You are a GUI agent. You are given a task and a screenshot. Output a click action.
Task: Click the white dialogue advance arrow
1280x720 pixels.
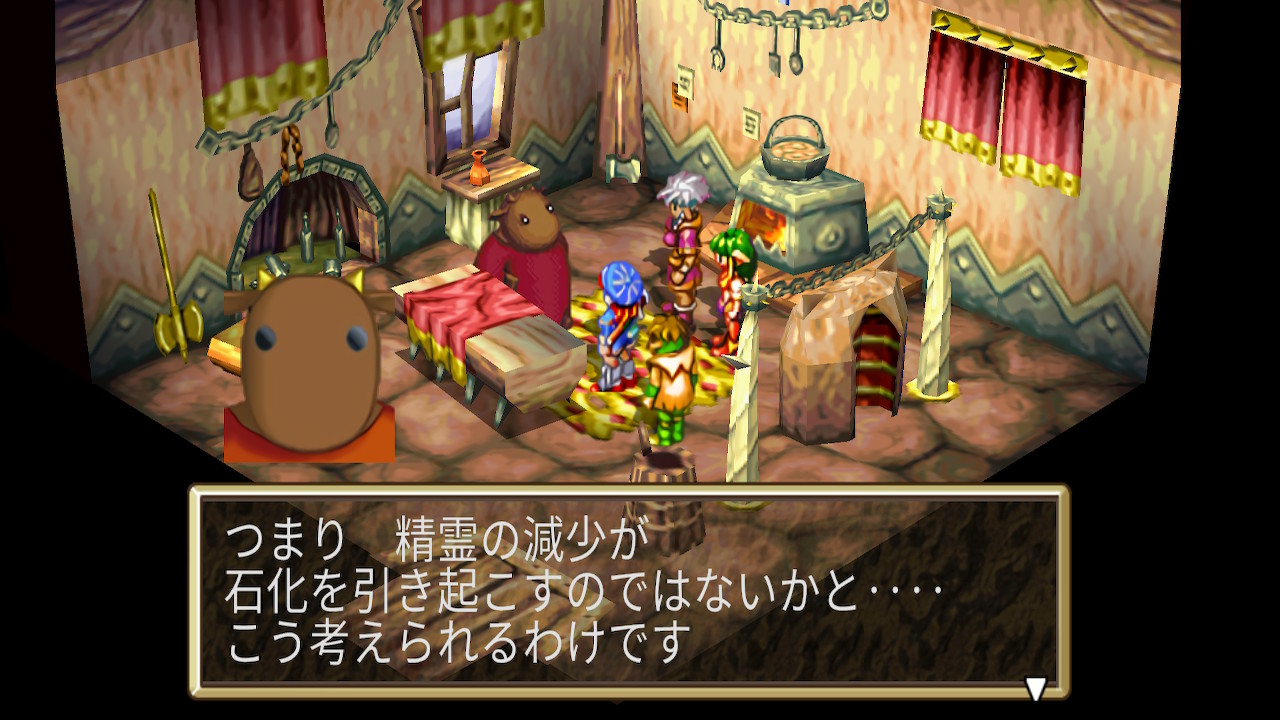pyautogui.click(x=1036, y=688)
